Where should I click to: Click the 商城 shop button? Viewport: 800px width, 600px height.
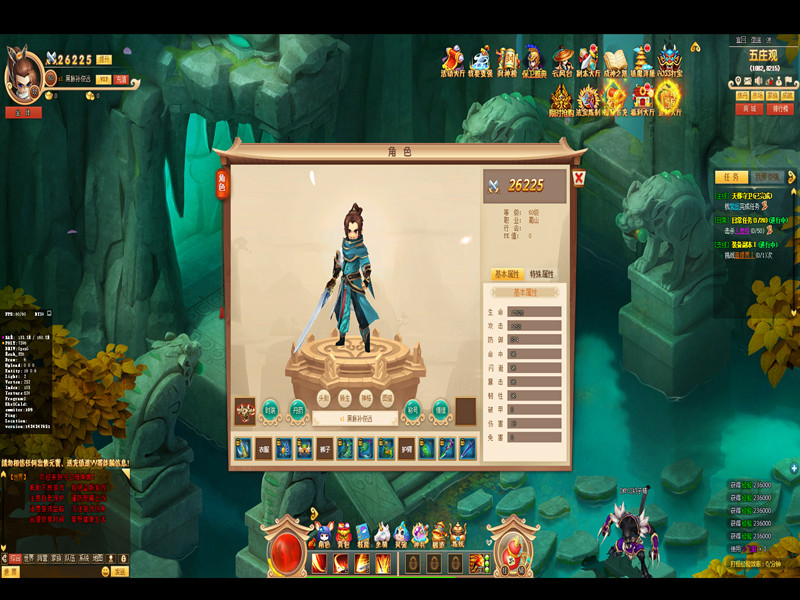(748, 109)
